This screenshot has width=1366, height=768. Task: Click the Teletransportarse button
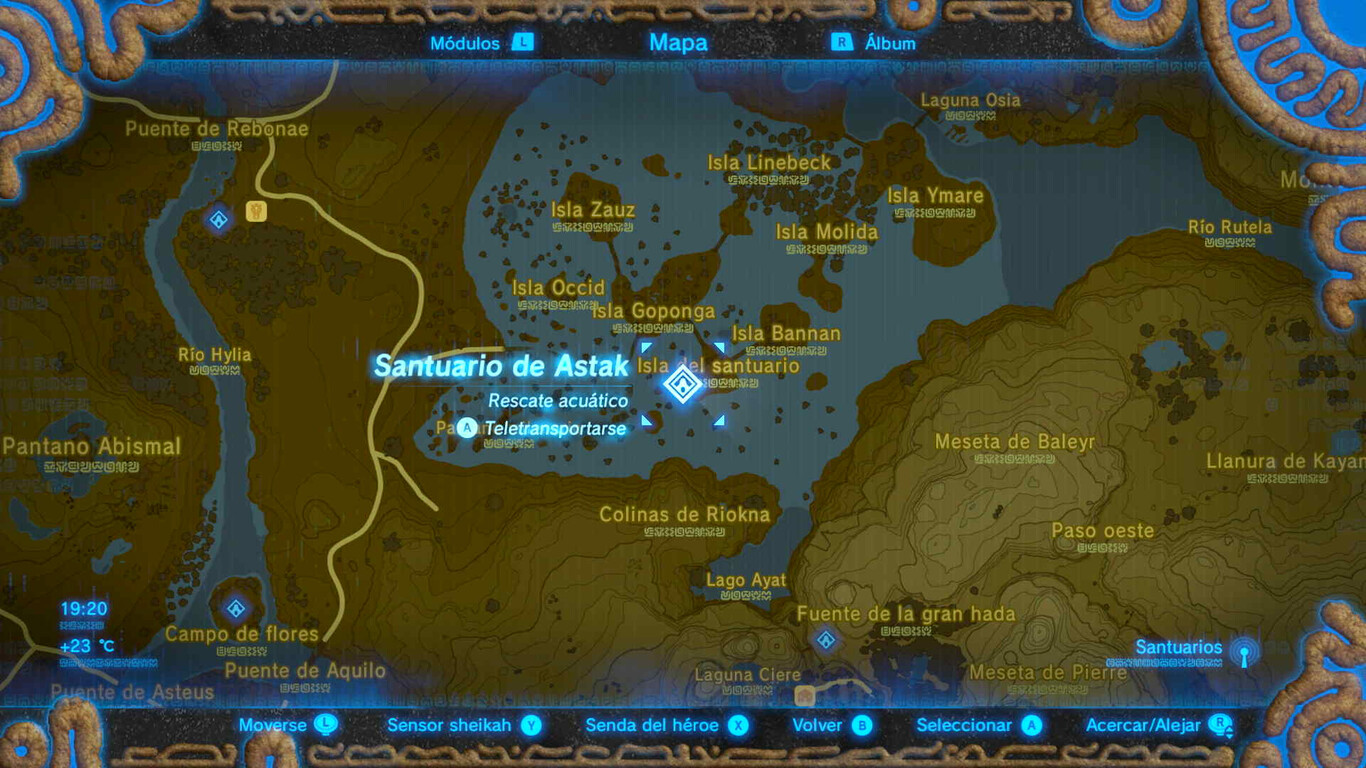(553, 428)
